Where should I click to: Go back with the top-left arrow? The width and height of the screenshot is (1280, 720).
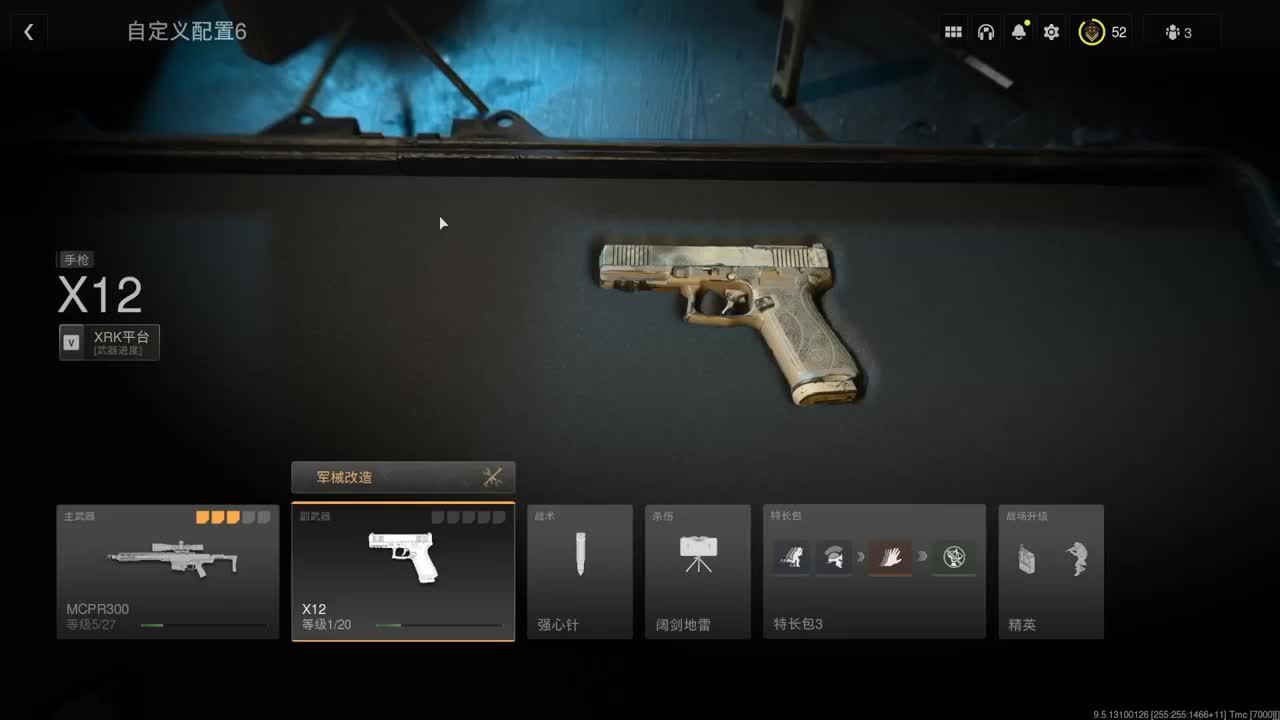point(28,32)
